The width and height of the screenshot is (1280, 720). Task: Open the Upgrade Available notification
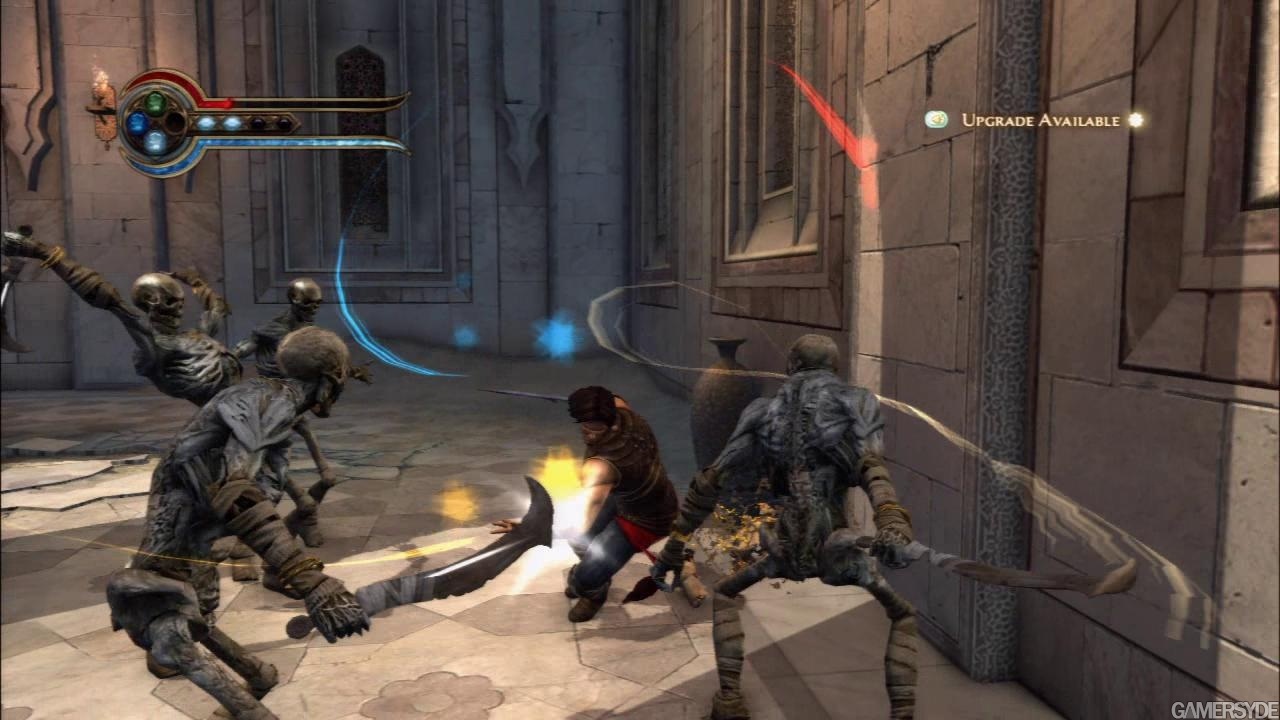[x=1040, y=120]
